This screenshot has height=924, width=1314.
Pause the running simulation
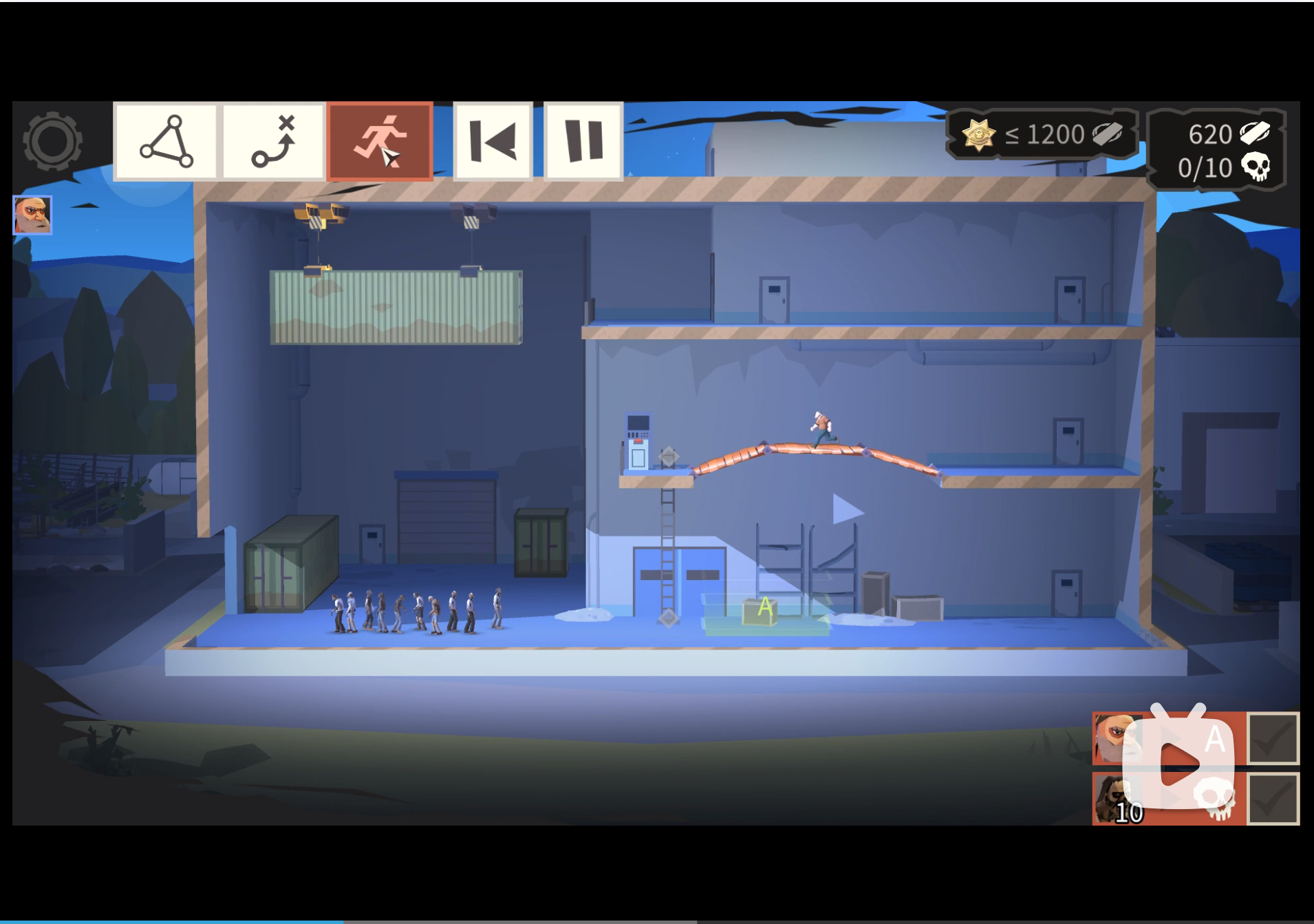[x=583, y=142]
